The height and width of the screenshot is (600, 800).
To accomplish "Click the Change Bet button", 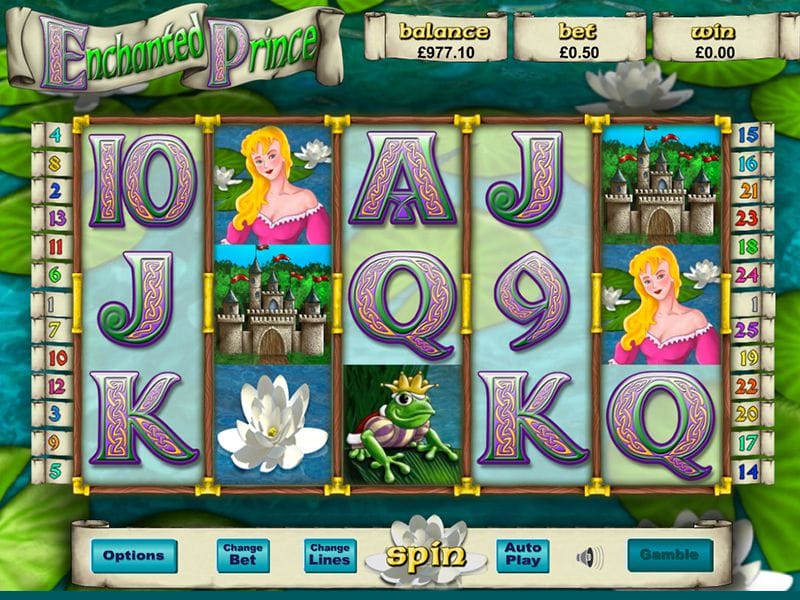I will coord(243,556).
